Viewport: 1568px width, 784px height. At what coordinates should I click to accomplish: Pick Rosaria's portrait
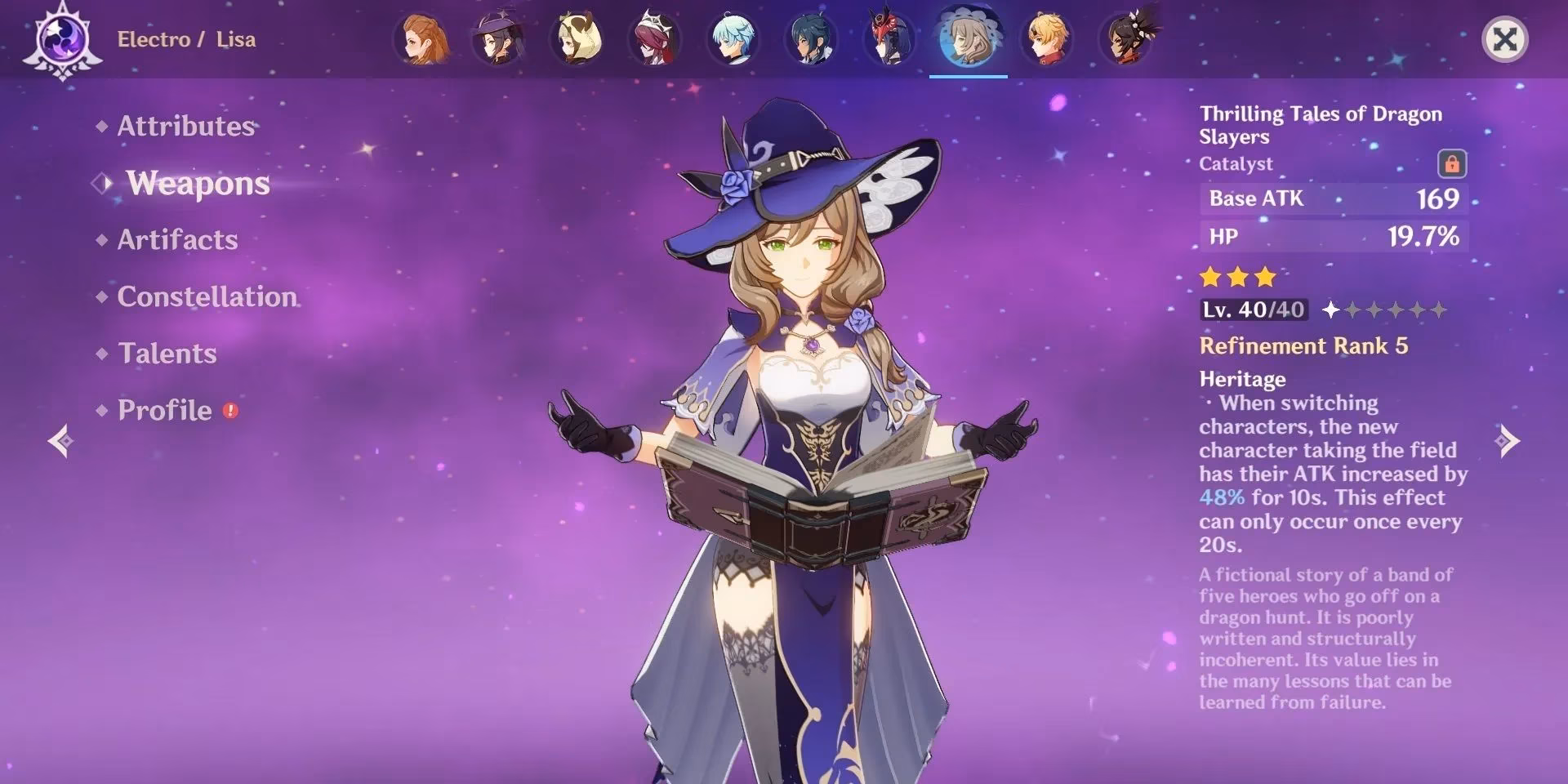[655, 39]
